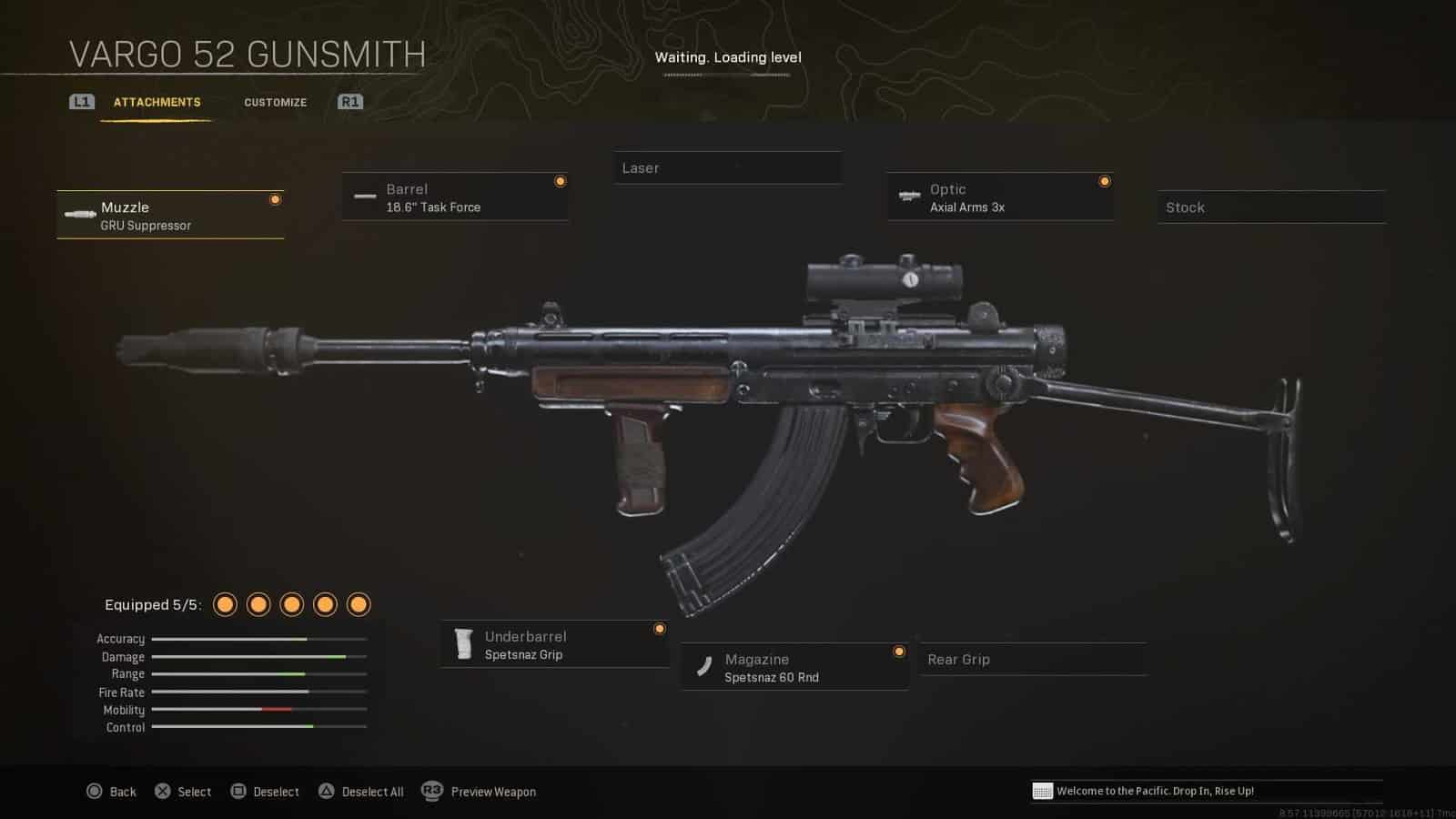Choose the empty Rear Grip slot
Screen dimensions: 1456x819
coord(1033,660)
